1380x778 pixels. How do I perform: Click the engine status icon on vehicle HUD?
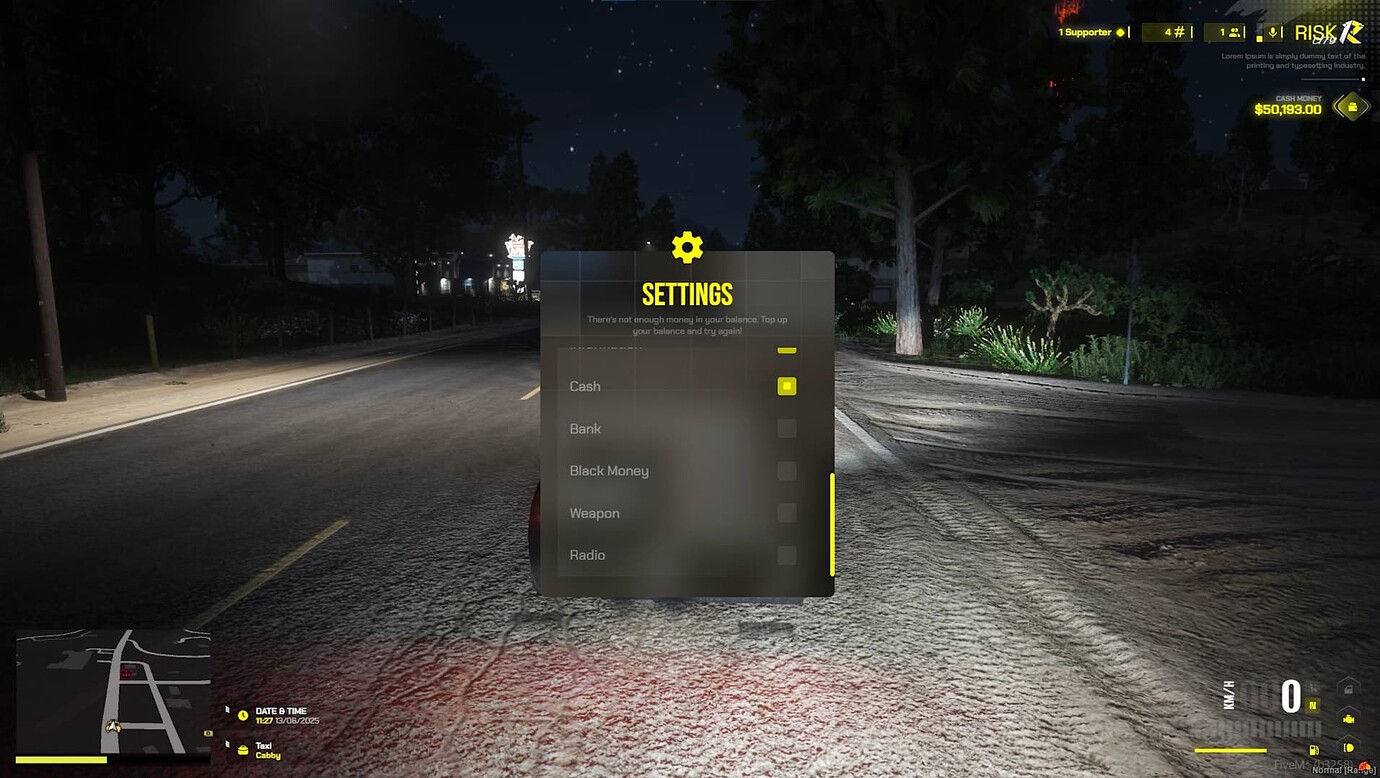pyautogui.click(x=1349, y=720)
